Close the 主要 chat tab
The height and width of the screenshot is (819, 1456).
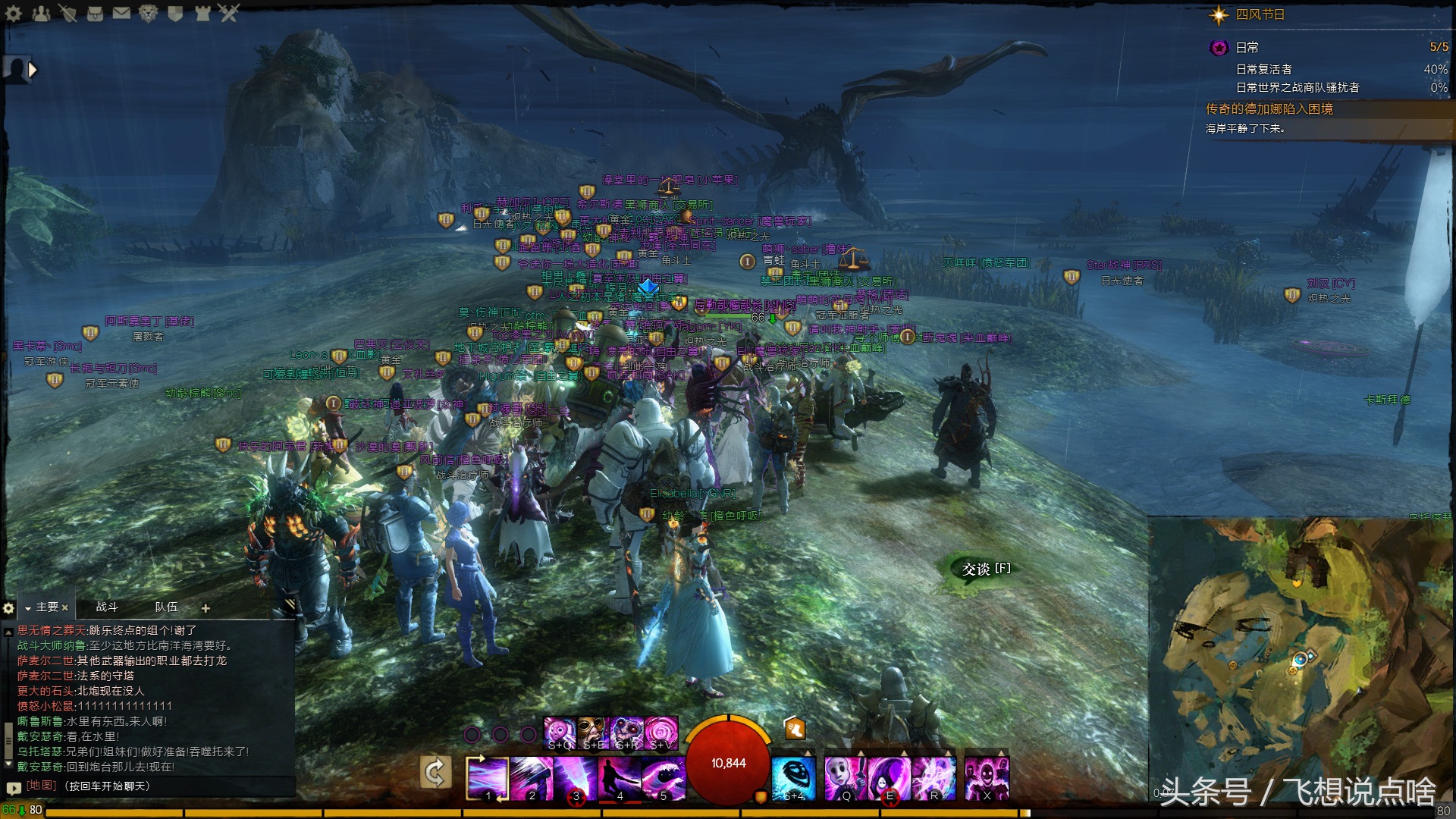pyautogui.click(x=65, y=607)
